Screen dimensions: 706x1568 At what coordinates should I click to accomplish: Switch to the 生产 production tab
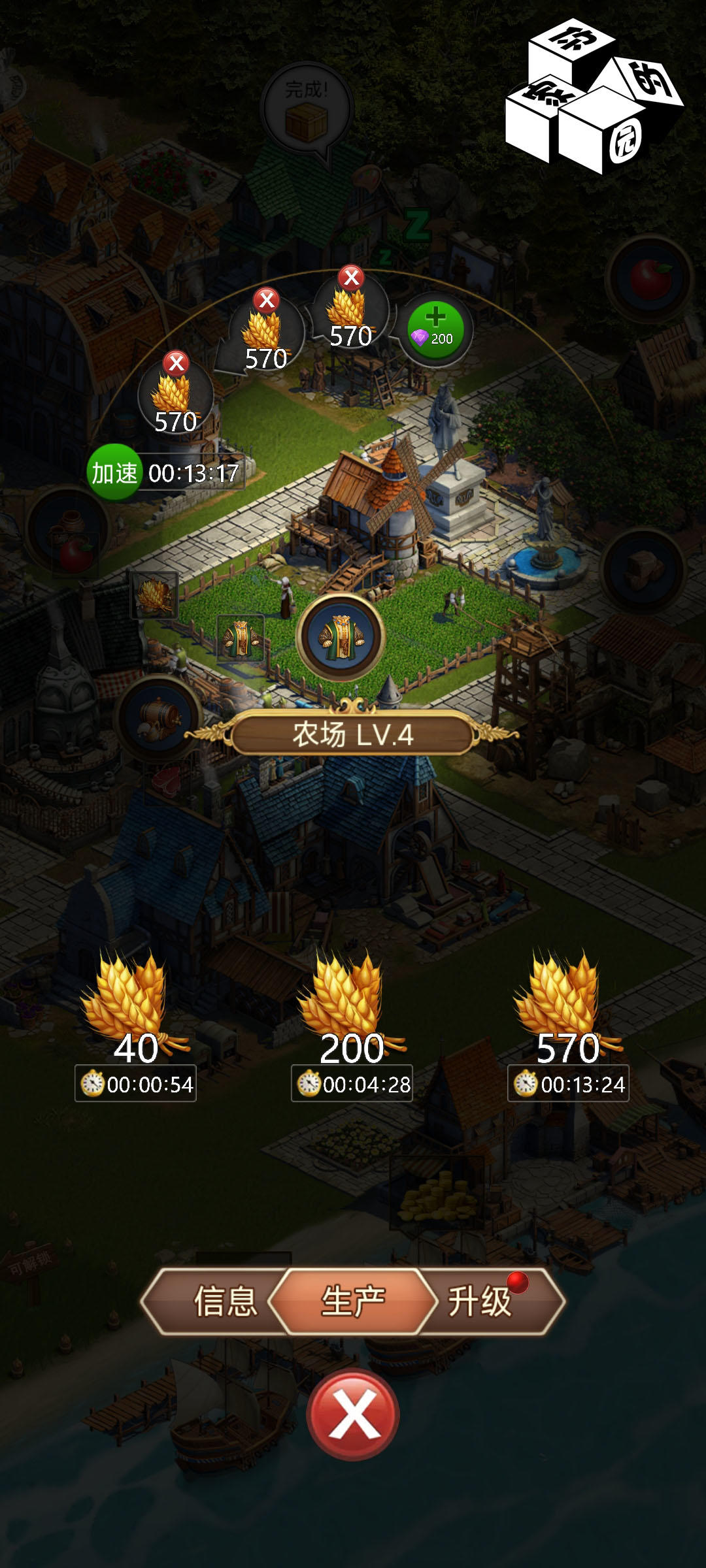(x=353, y=1301)
